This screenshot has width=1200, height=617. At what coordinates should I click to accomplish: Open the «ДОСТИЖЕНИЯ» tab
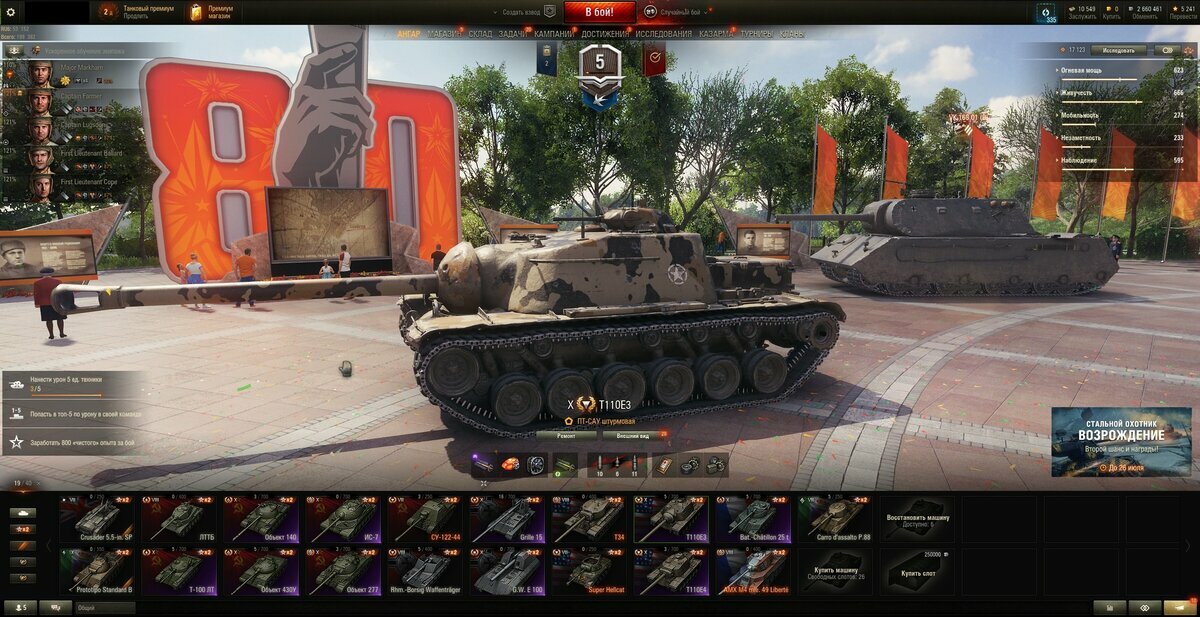point(605,34)
